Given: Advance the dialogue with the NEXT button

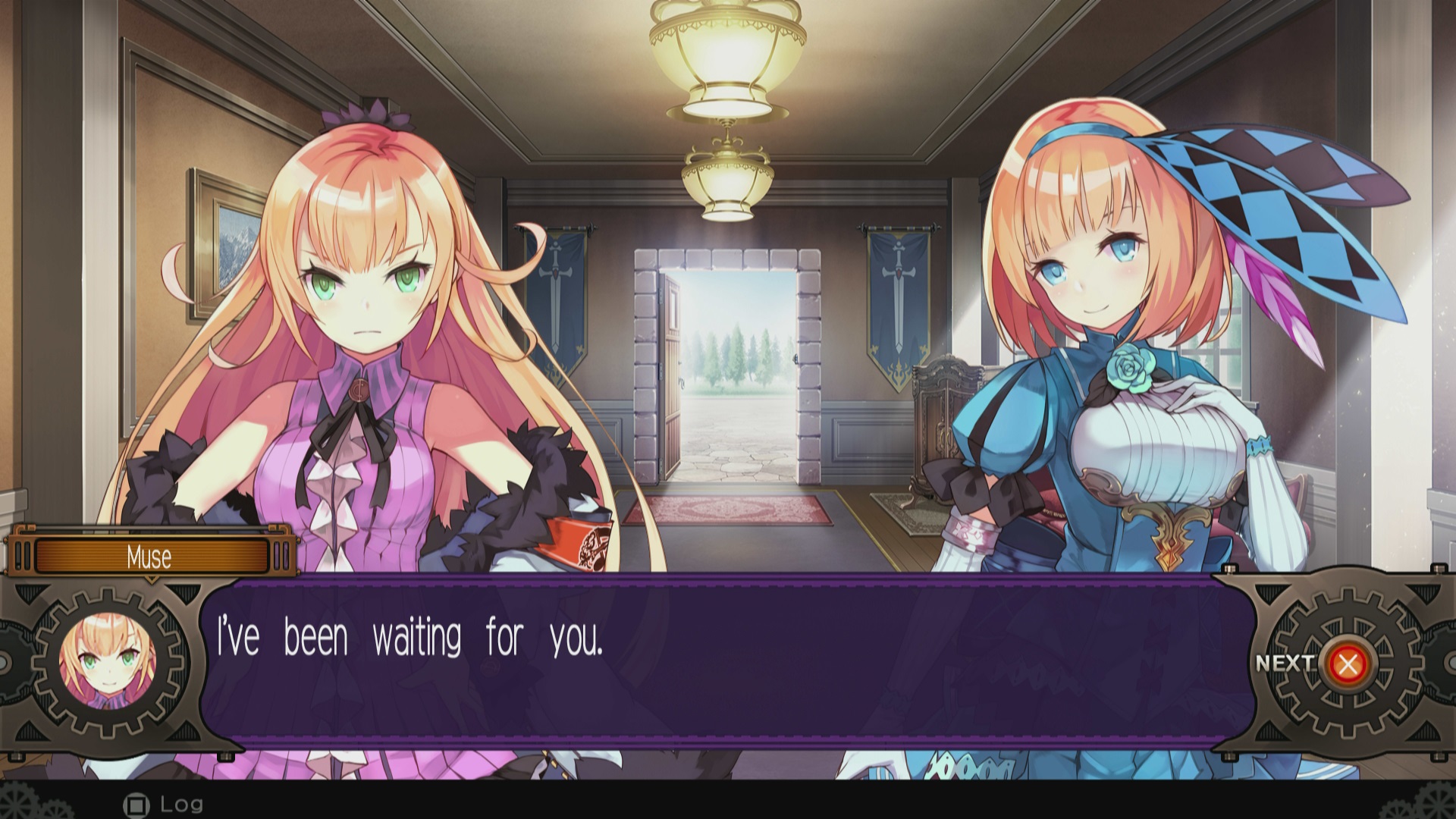Looking at the screenshot, I should (1347, 664).
